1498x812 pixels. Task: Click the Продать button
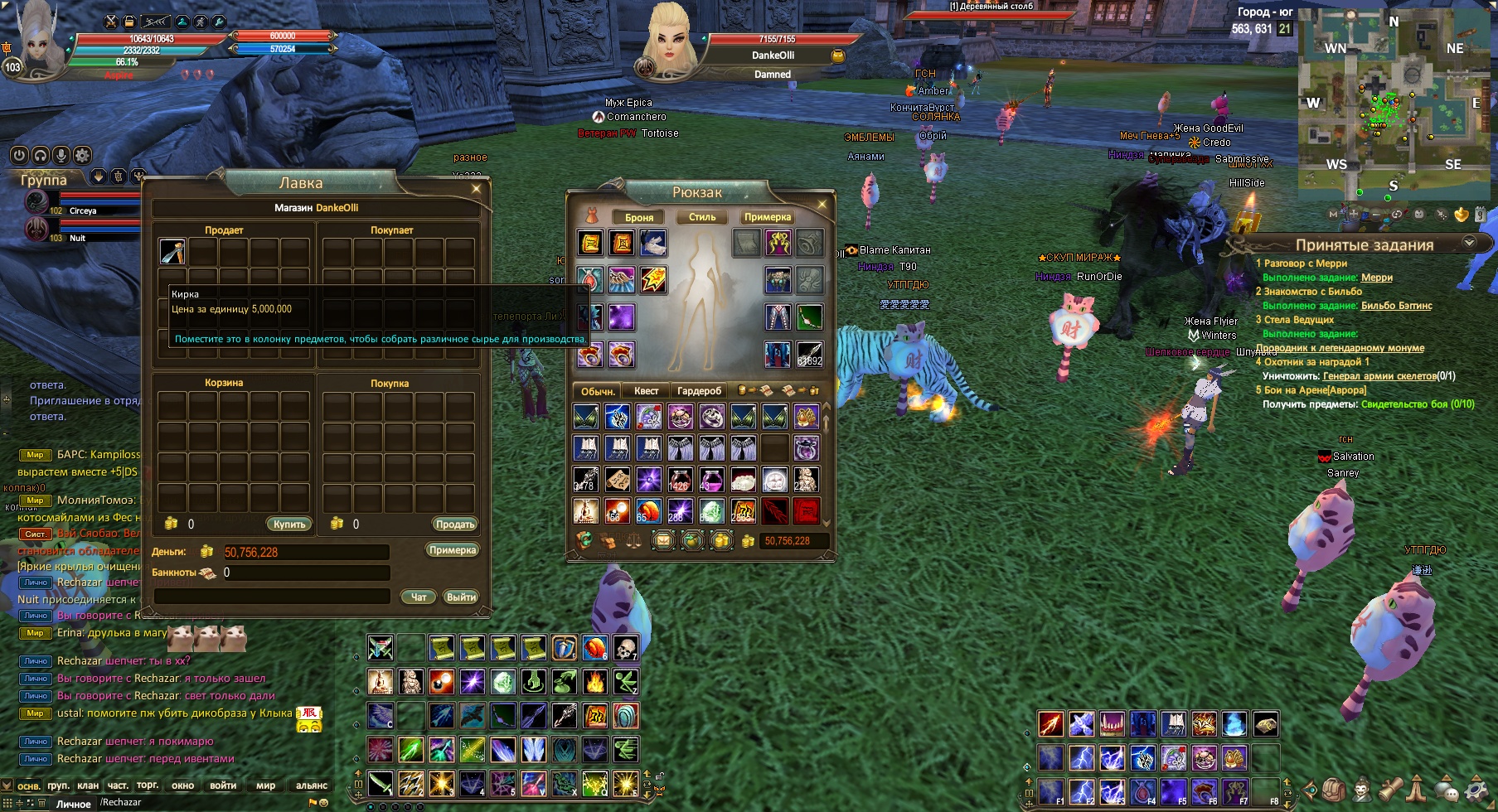coord(455,524)
